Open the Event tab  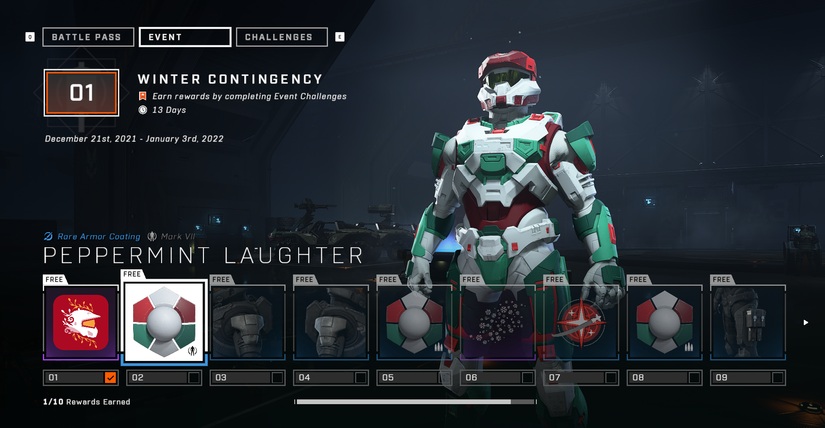(185, 37)
